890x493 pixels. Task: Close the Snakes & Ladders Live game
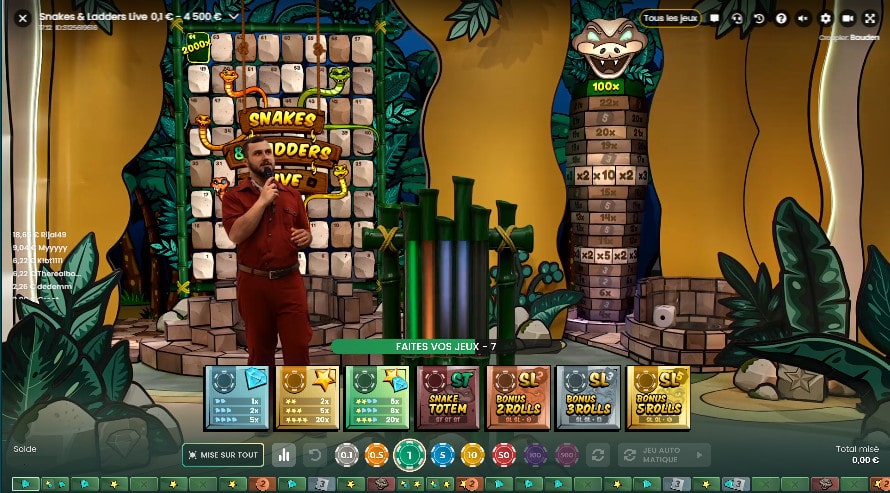click(x=22, y=18)
